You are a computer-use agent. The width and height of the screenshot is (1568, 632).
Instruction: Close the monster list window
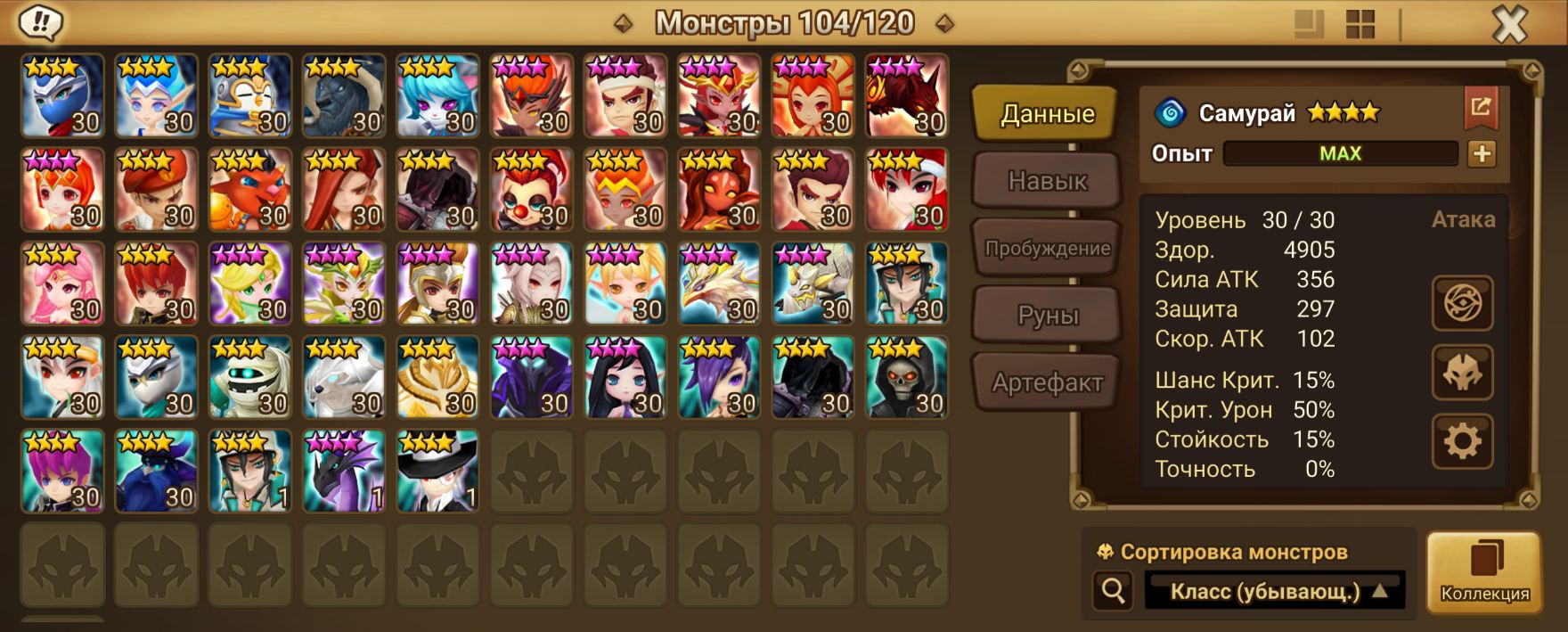1509,24
